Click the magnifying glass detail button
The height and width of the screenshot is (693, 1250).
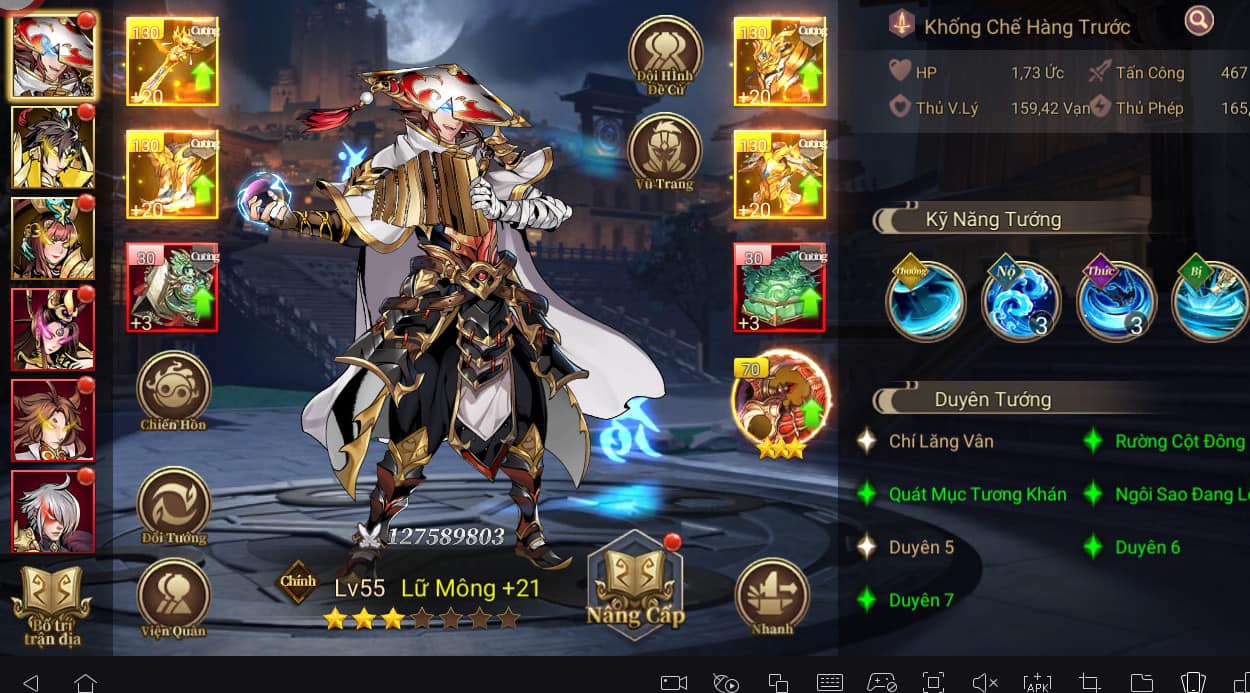[x=1199, y=19]
